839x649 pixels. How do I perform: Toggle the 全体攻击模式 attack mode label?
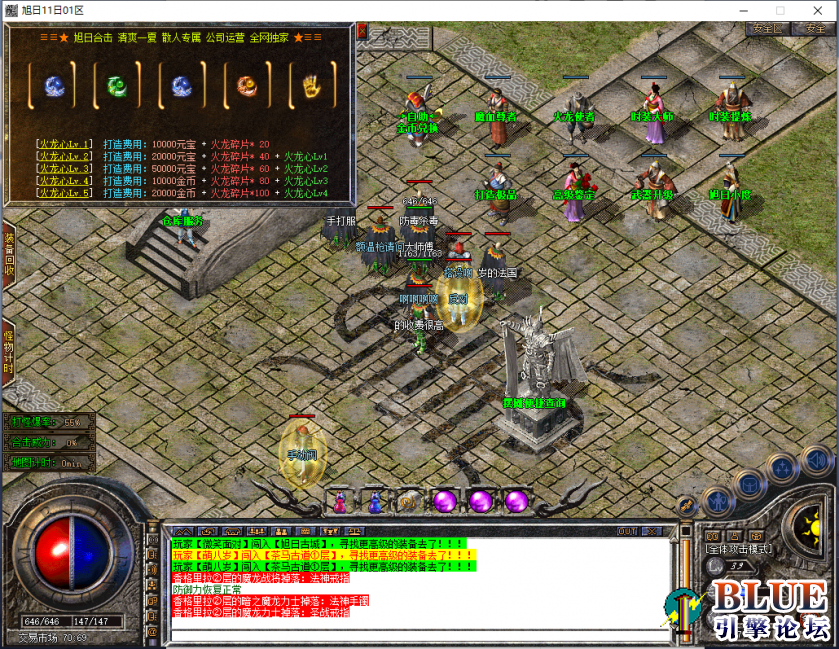tap(738, 549)
